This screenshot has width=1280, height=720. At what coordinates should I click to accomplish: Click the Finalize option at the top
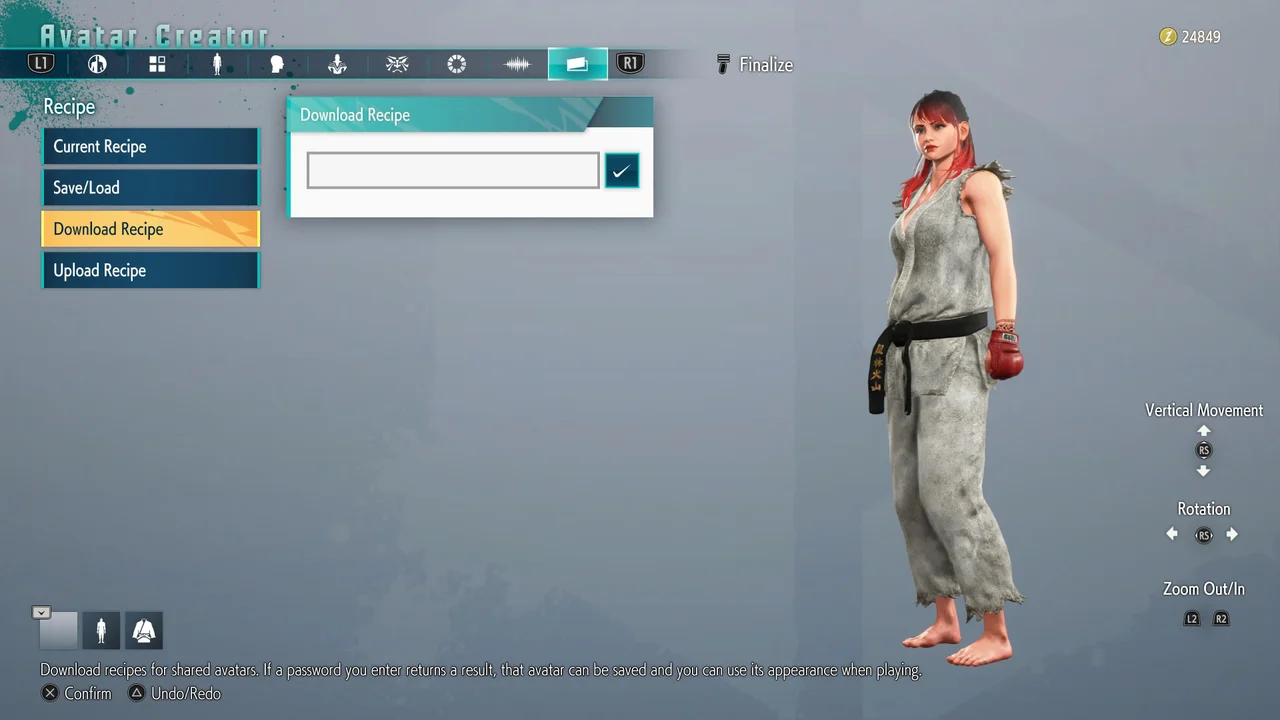click(766, 64)
